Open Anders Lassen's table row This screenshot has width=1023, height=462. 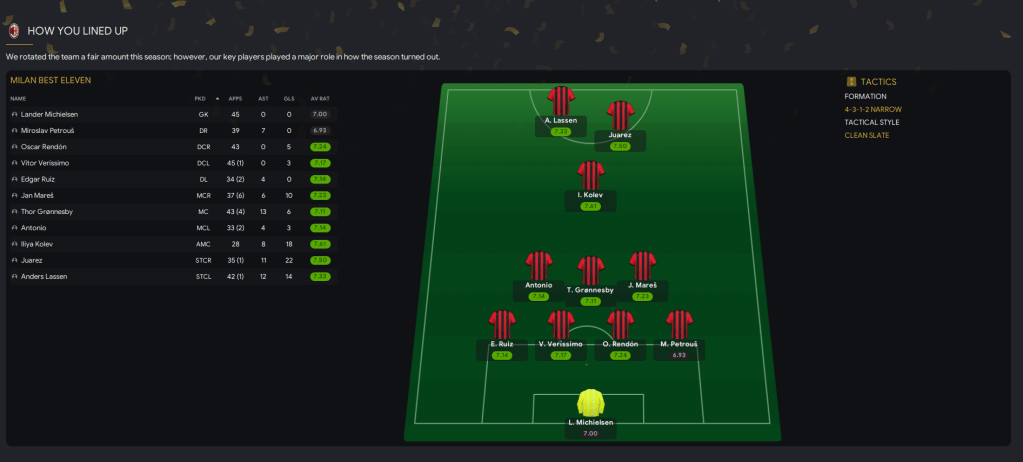pos(44,276)
